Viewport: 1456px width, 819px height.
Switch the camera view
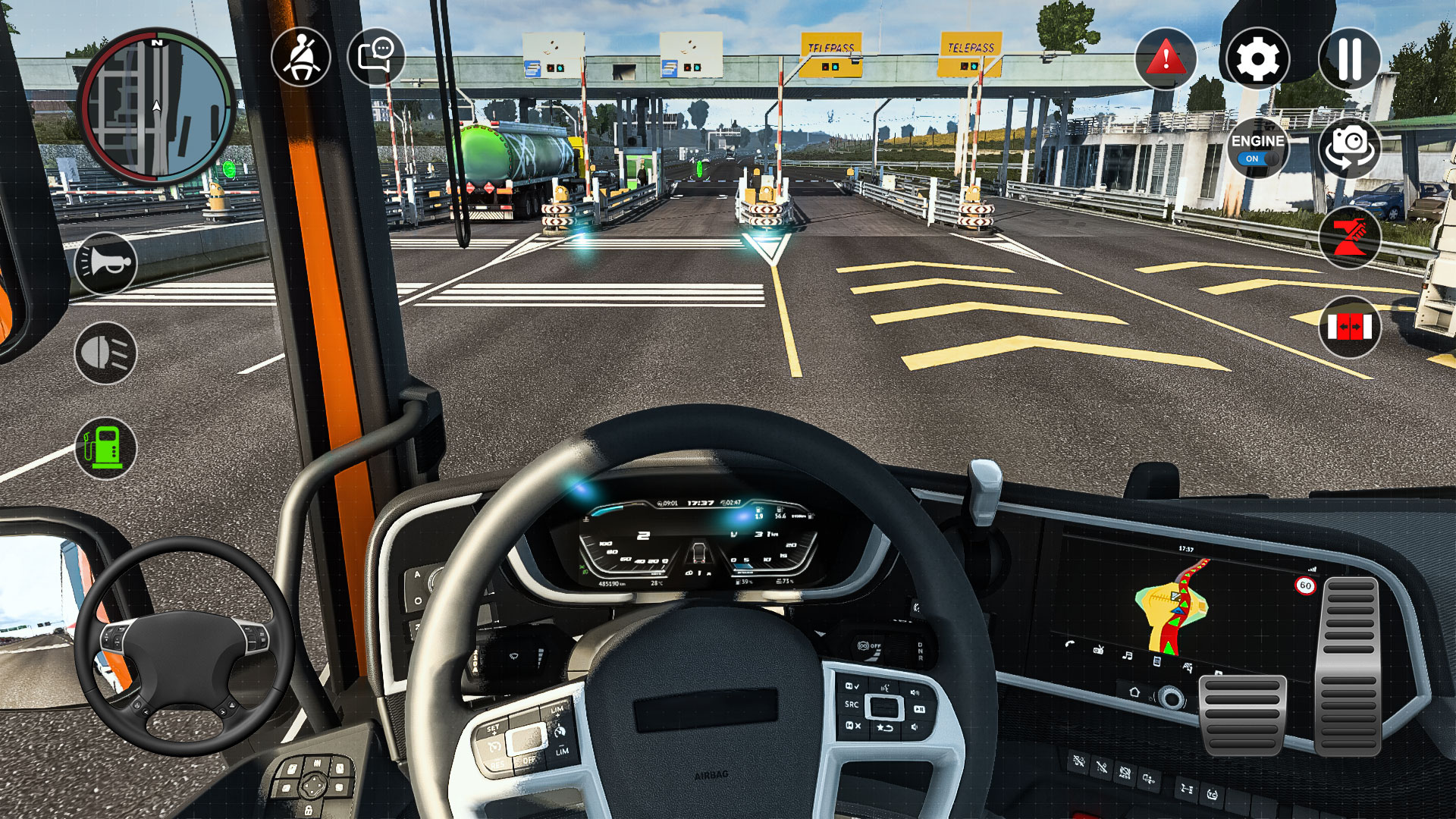1349,147
